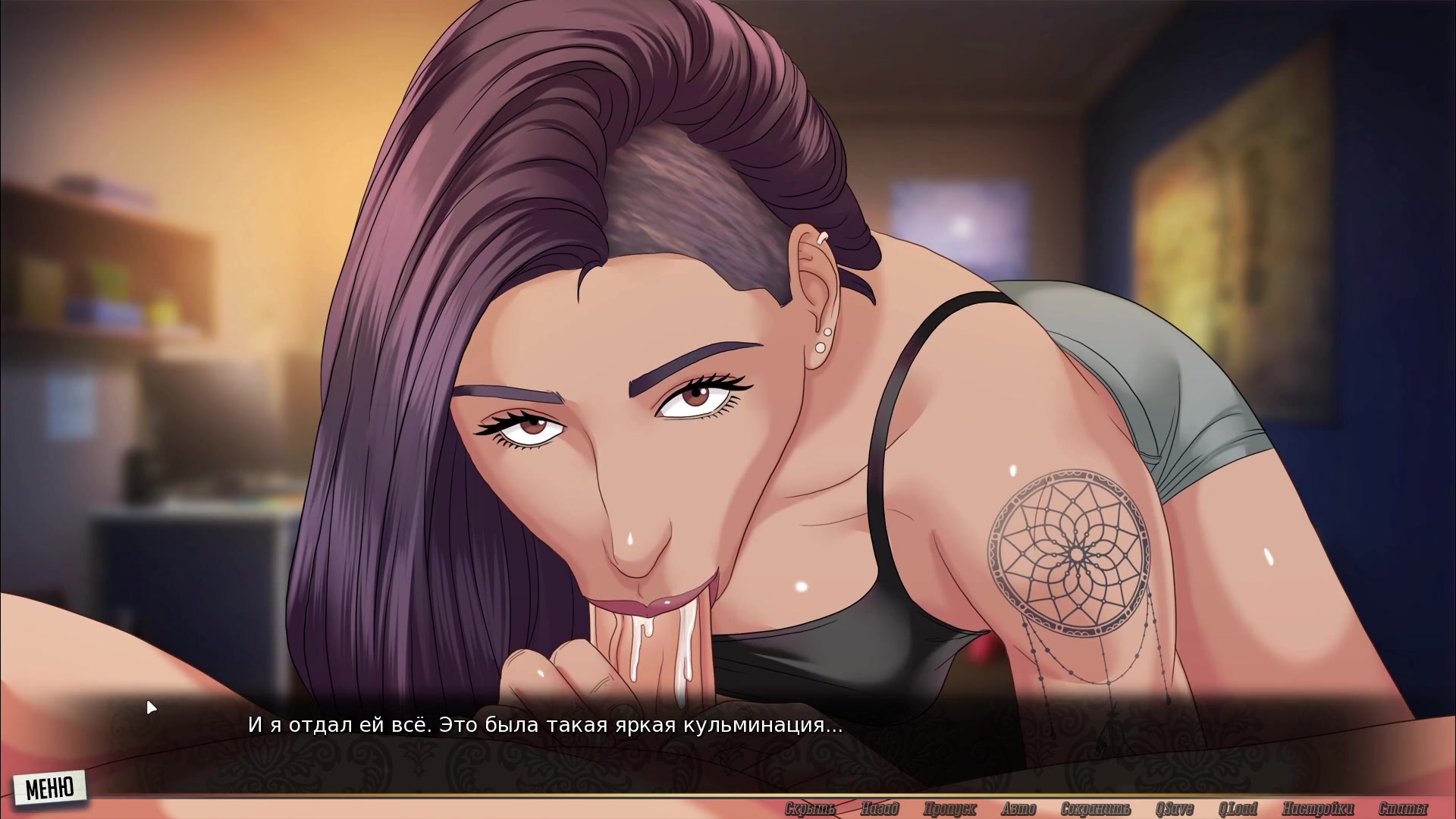The image size is (1456, 819).
Task: Go back with Назад
Action: tap(880, 809)
